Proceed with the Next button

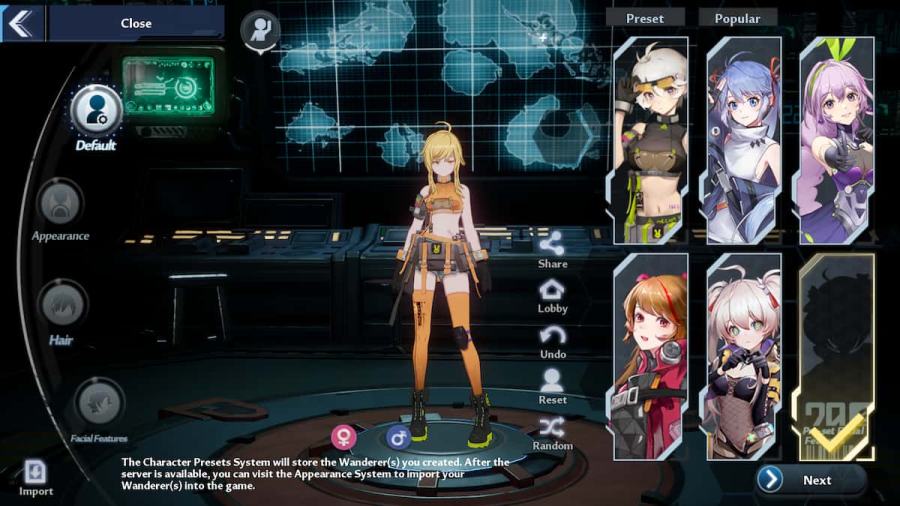[810, 480]
